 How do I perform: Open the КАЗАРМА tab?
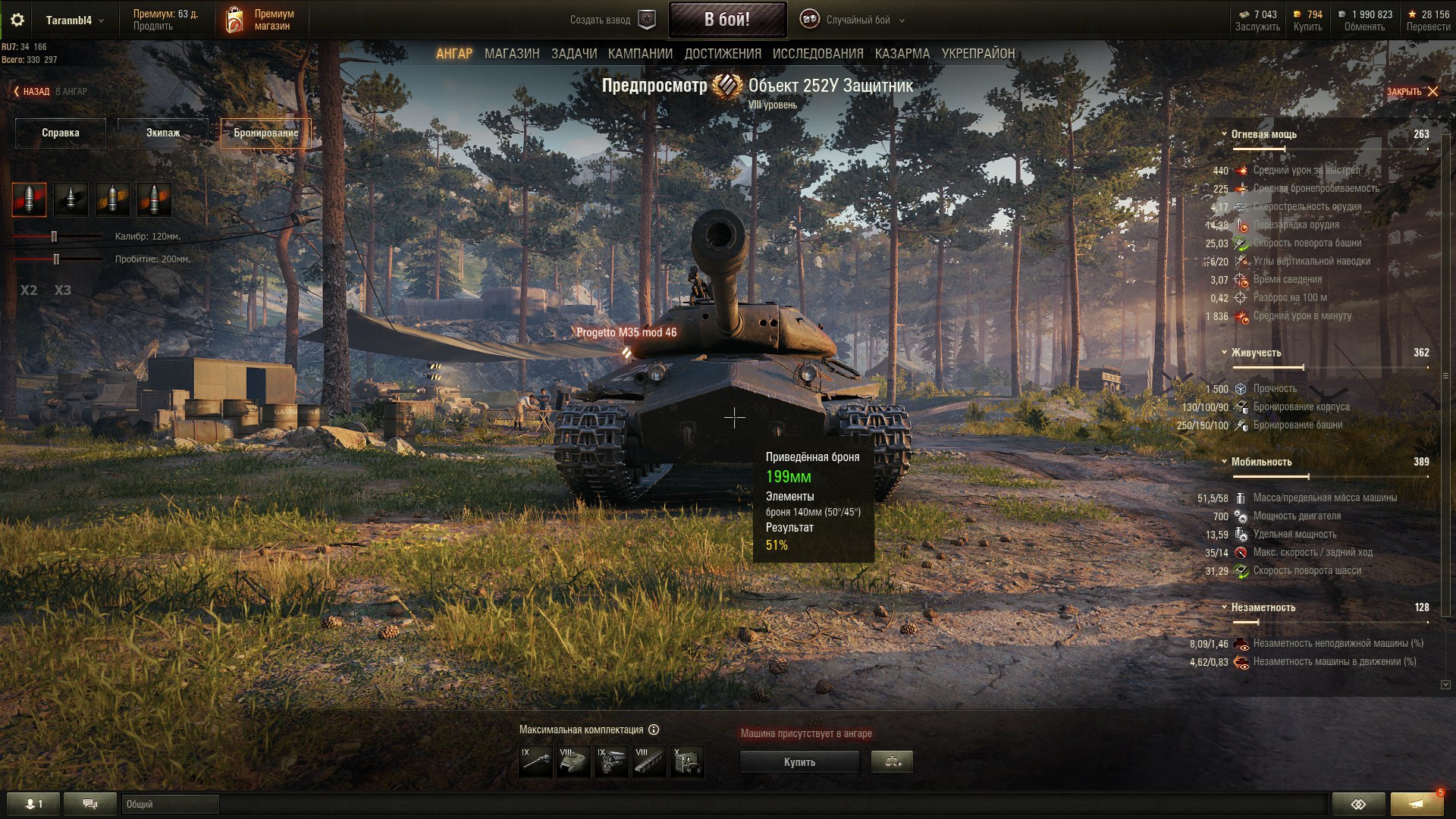tap(902, 54)
